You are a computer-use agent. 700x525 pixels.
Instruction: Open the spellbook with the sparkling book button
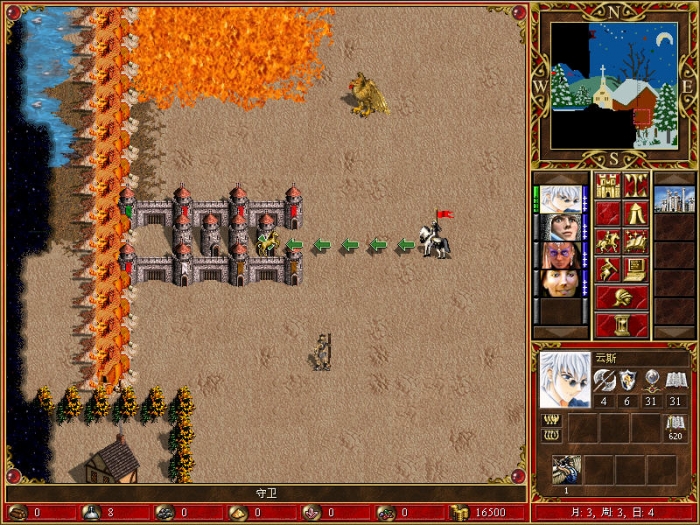click(x=634, y=241)
